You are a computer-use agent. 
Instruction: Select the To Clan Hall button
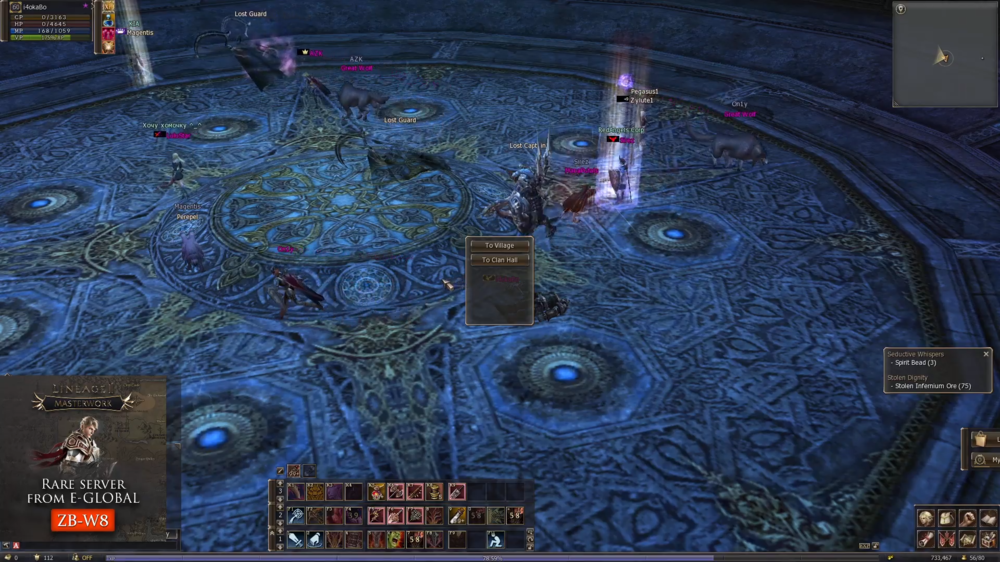pyautogui.click(x=499, y=260)
